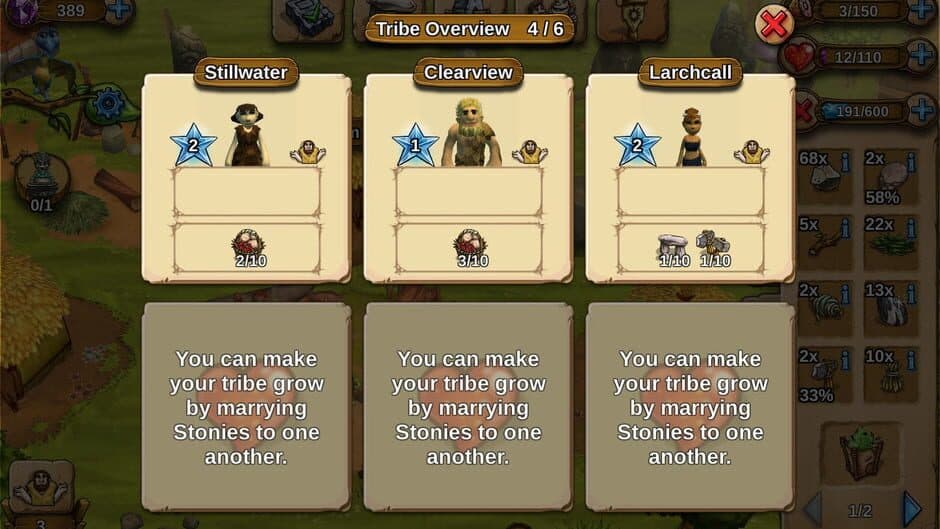Add more hearts with the plus button
This screenshot has width=940, height=529.
pyautogui.click(x=921, y=54)
